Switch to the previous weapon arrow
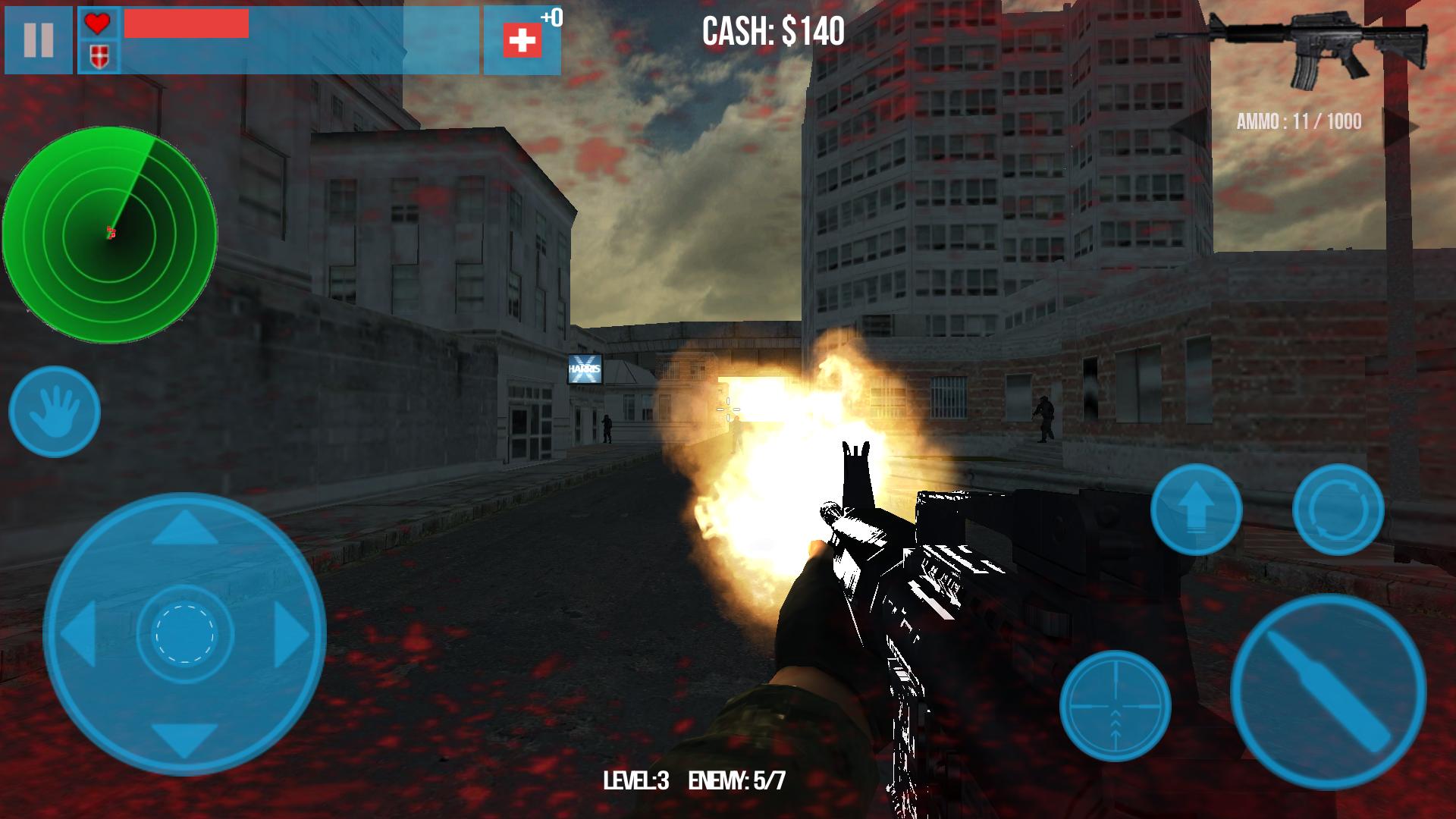Viewport: 1456px width, 819px height. [x=1190, y=126]
